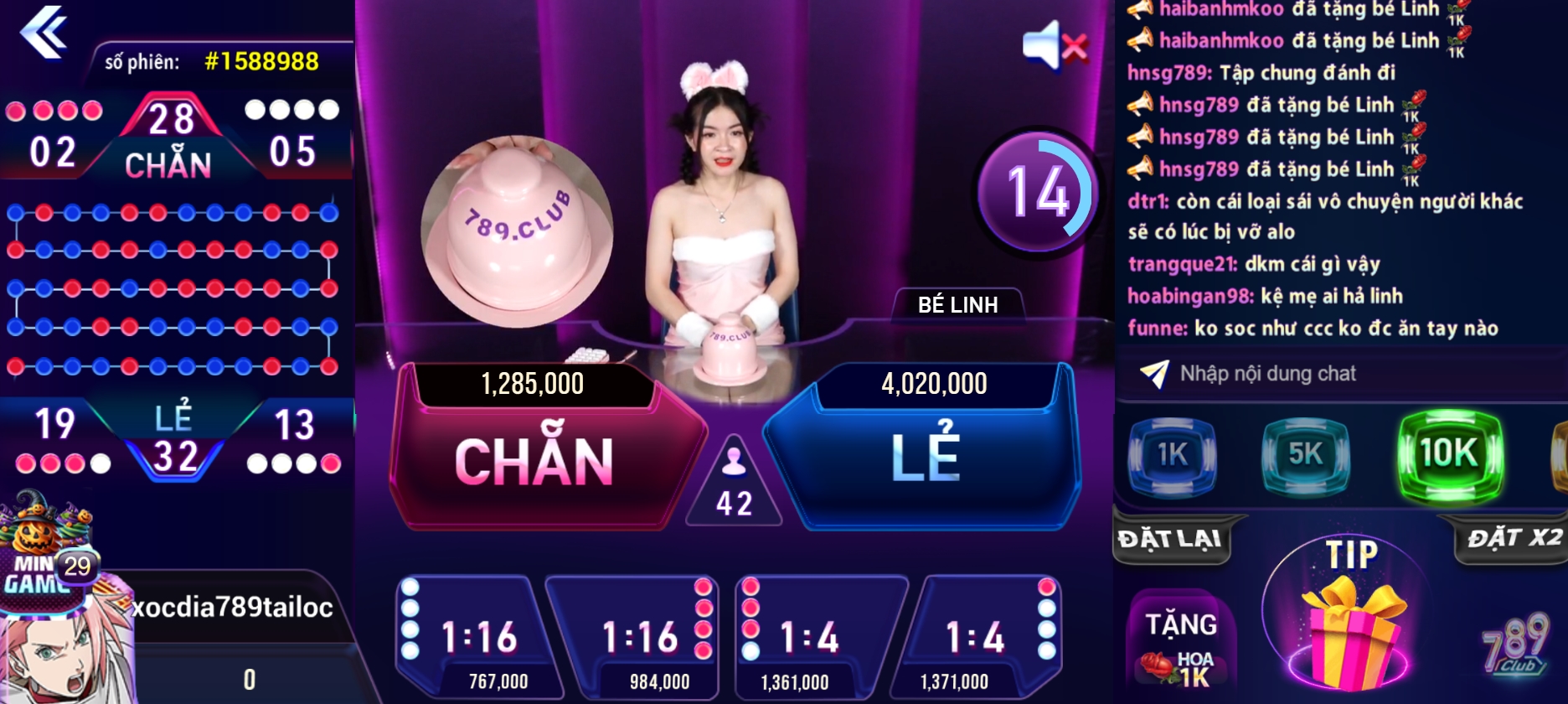The width and height of the screenshot is (1568, 704).
Task: Click the ĐẶT LẠI rebet button
Action: (x=1171, y=539)
